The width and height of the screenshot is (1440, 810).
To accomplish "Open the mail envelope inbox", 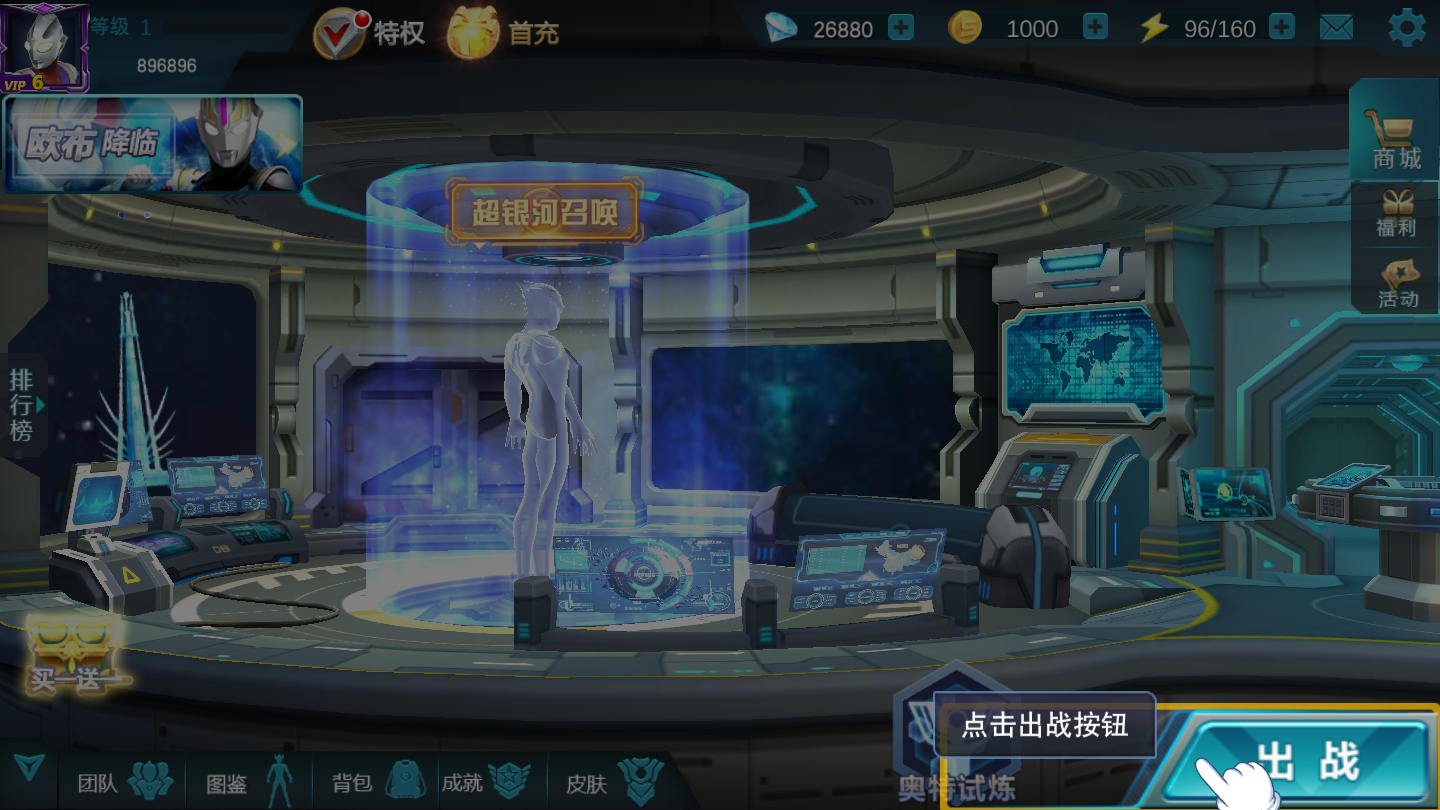I will pos(1338,27).
